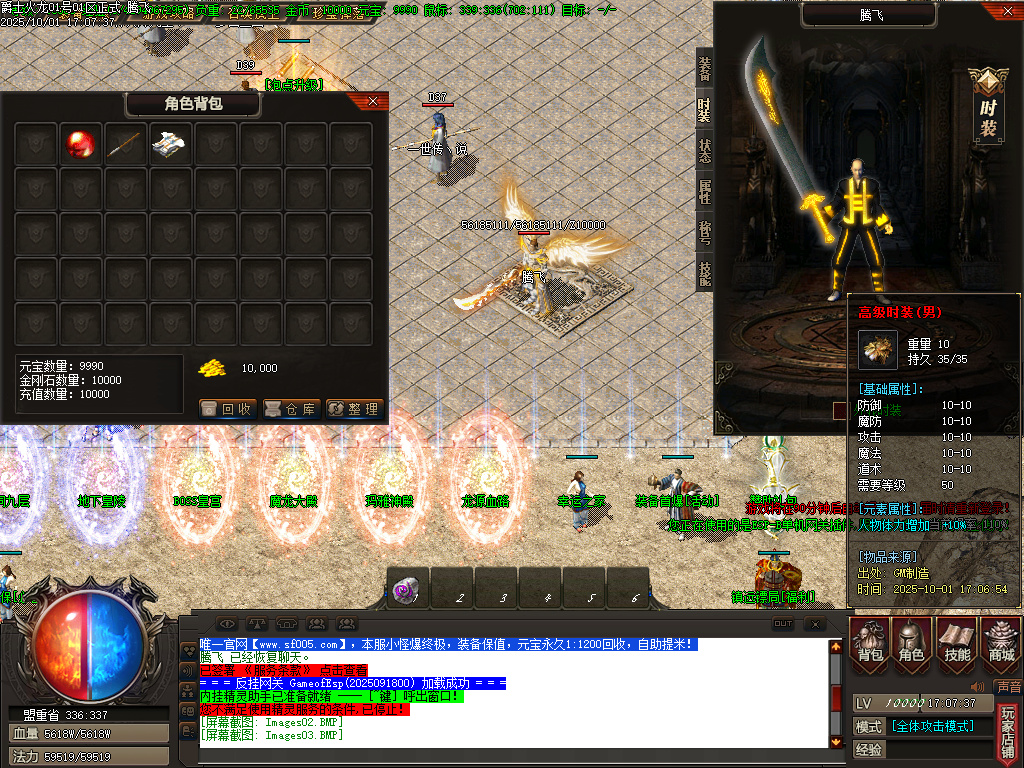Click the 回收 recycle button
Screen dimensions: 1024x768
click(228, 409)
